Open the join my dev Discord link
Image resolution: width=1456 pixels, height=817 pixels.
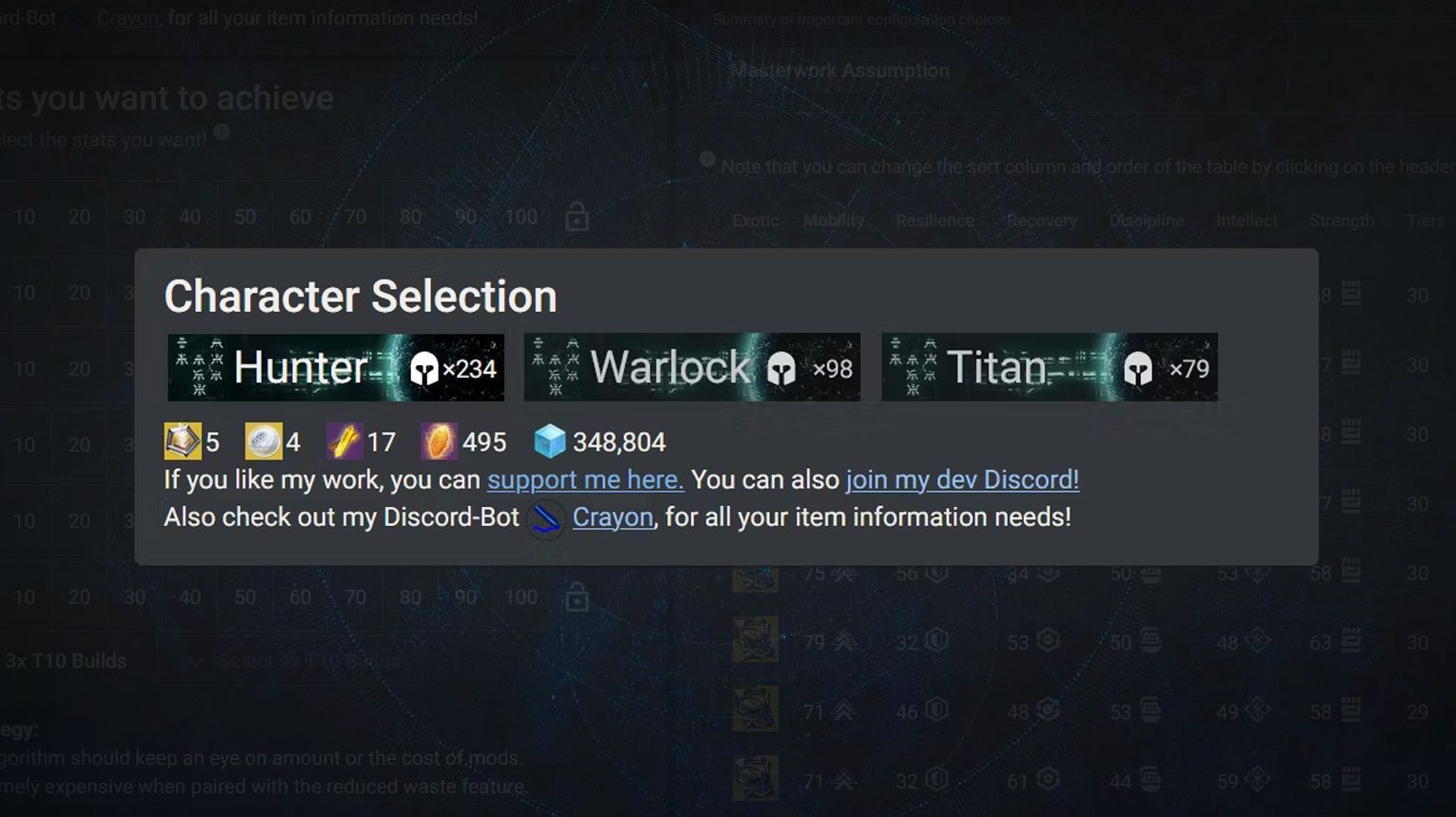[961, 479]
